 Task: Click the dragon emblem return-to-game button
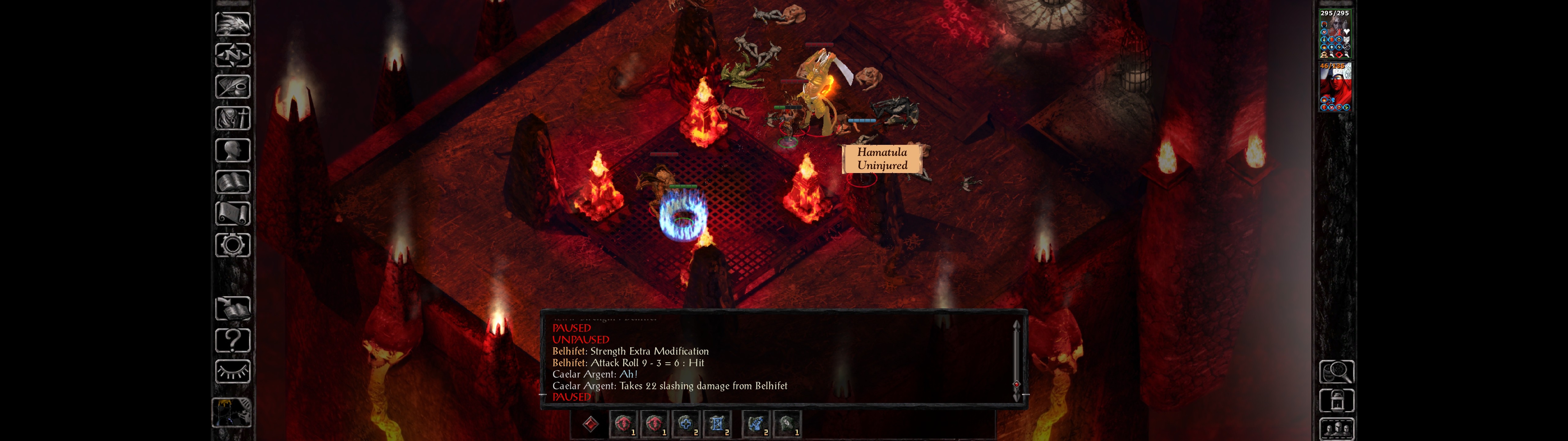click(x=232, y=24)
